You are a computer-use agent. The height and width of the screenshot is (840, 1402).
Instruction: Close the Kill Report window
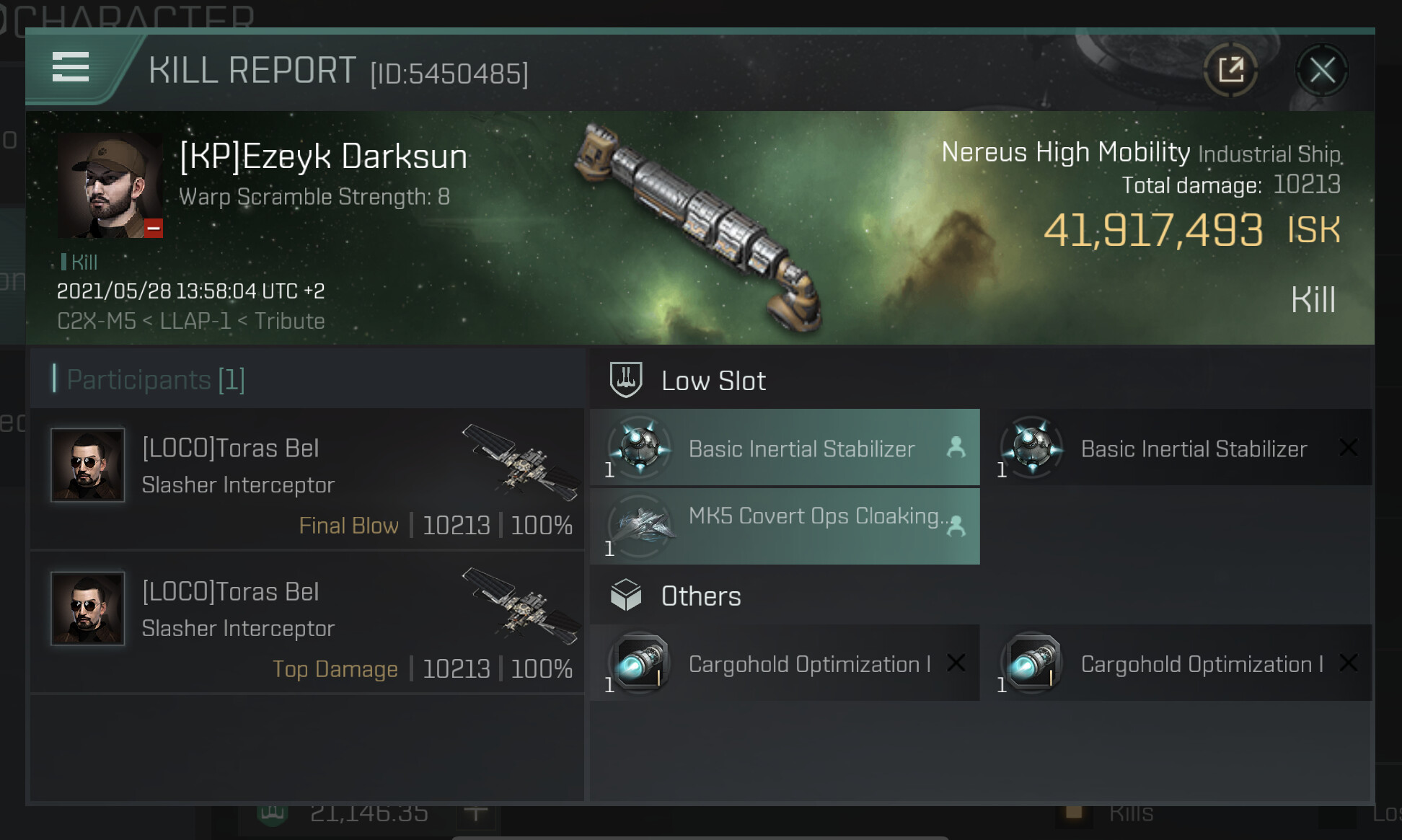pos(1321,71)
